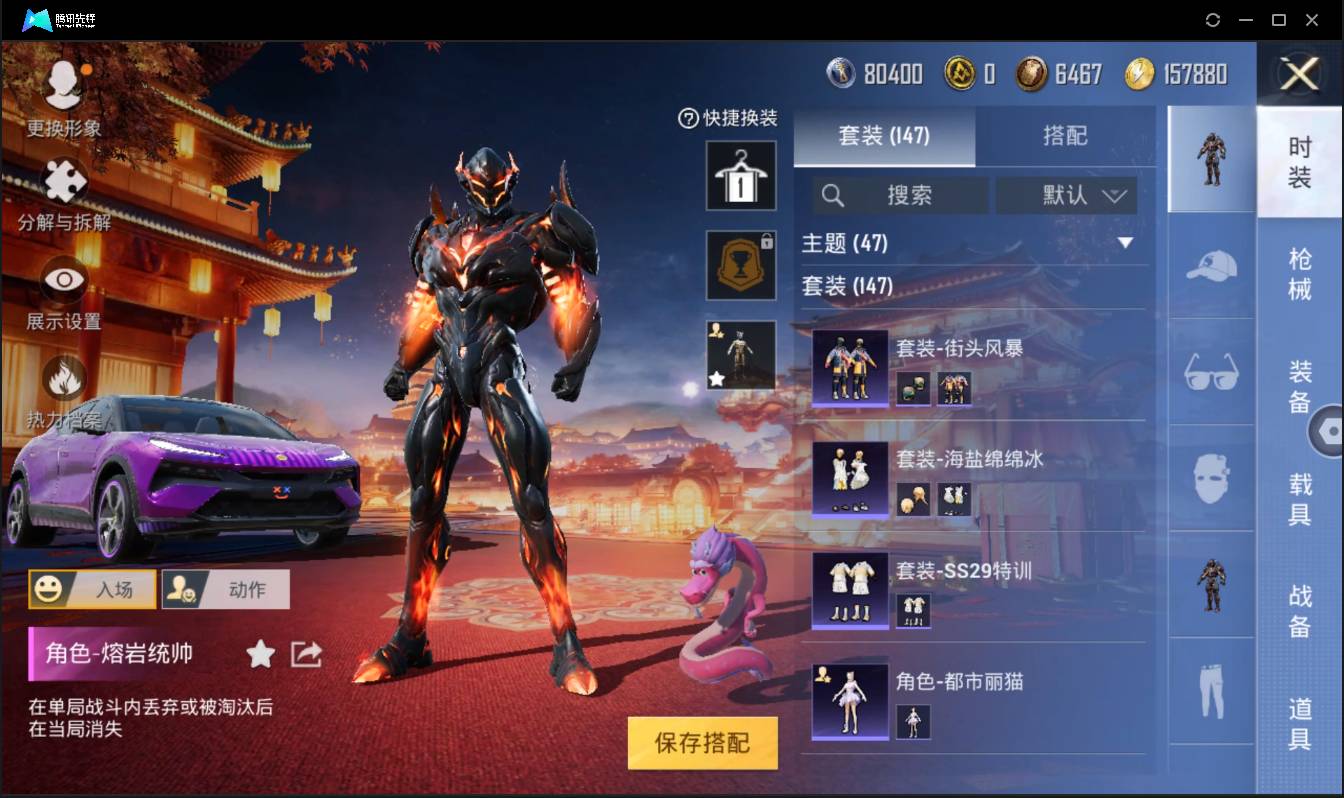The height and width of the screenshot is (798, 1344).
Task: Switch to the 搭配 tab
Action: [1067, 135]
